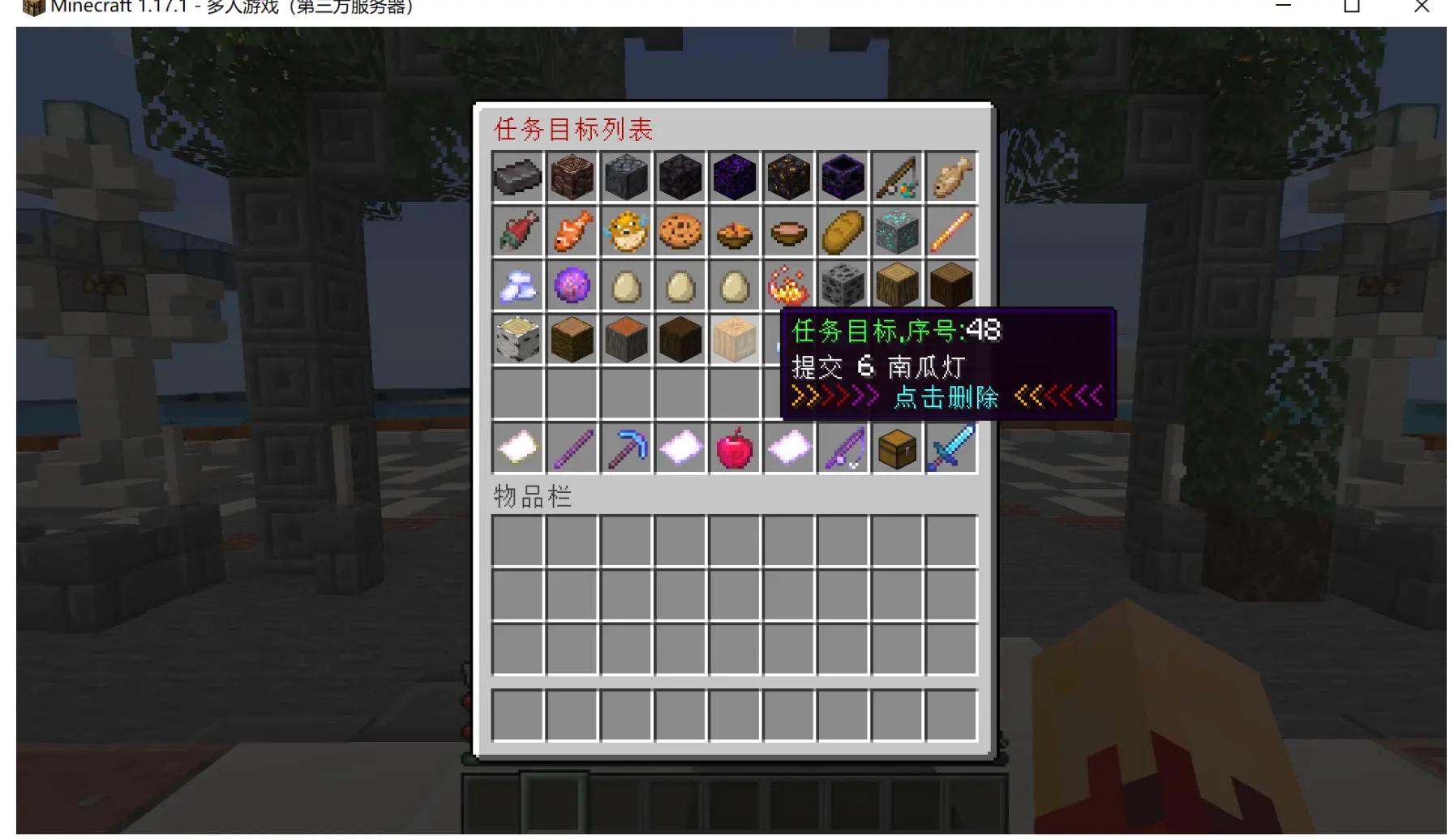Viewport: 1450px width, 840px height.
Task: Select the enchanted fishing rod
Action: coord(843,448)
